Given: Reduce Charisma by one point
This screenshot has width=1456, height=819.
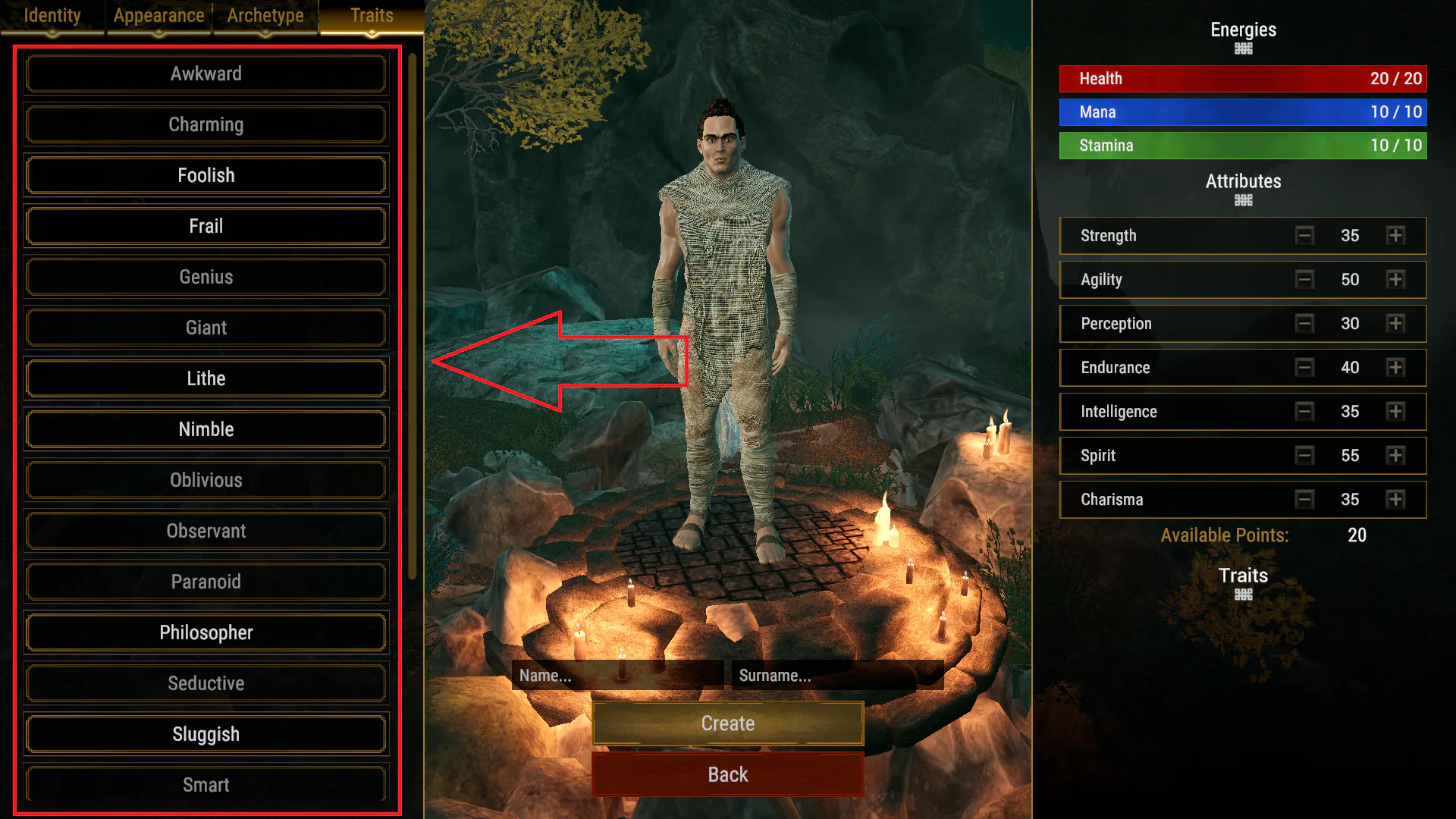Looking at the screenshot, I should tap(1304, 499).
